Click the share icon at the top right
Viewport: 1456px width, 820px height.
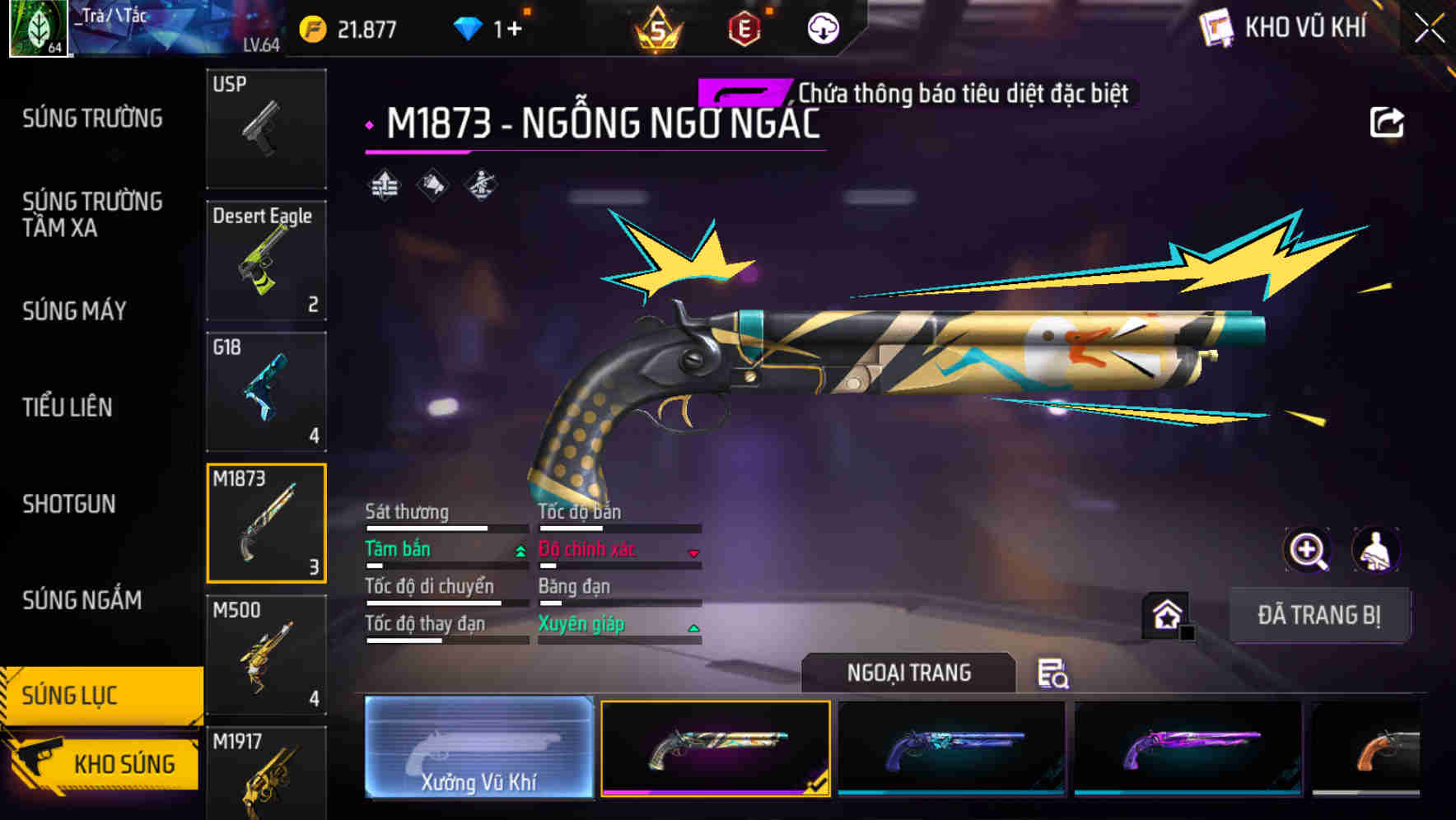(1388, 121)
